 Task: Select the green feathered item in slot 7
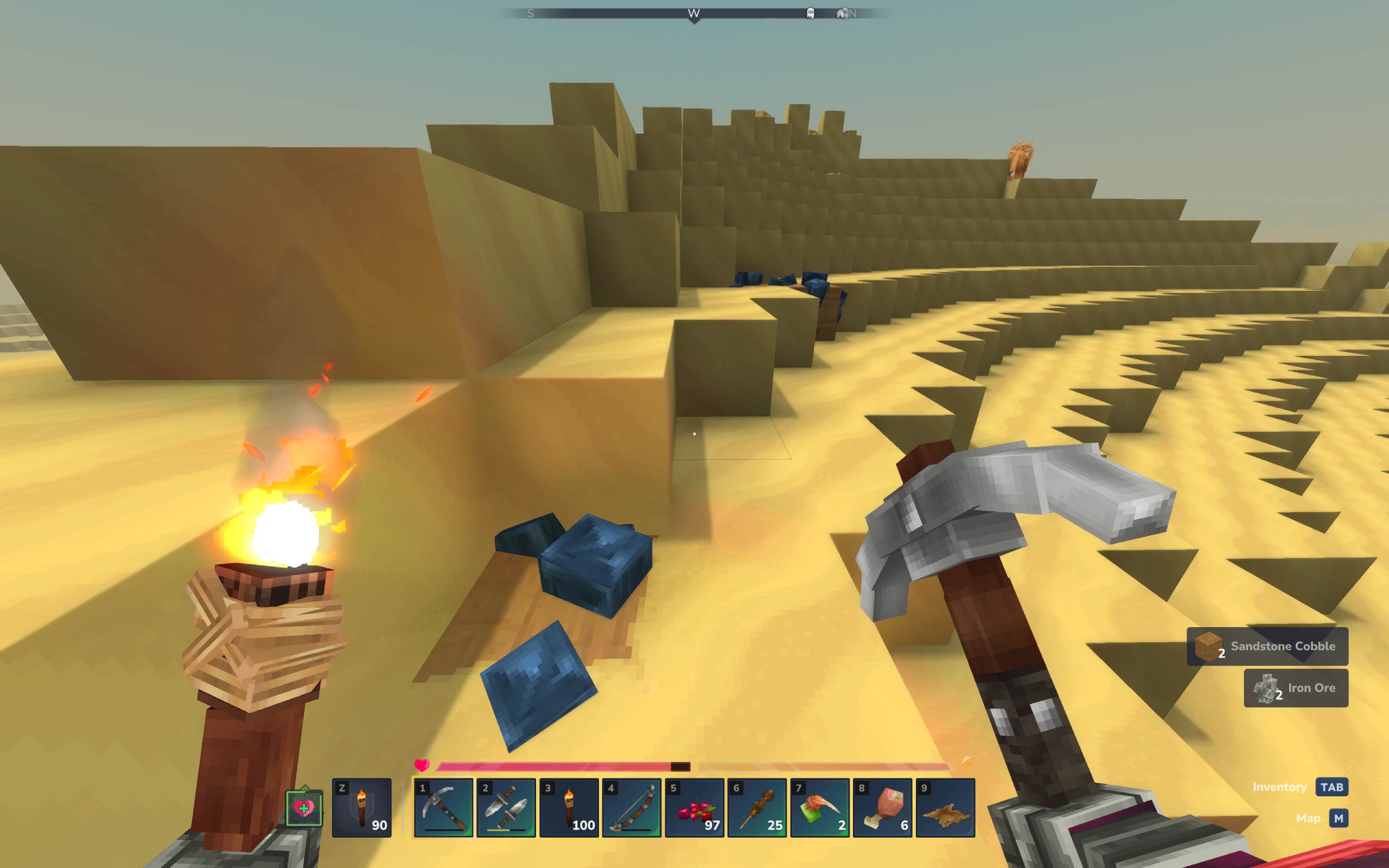click(x=820, y=808)
